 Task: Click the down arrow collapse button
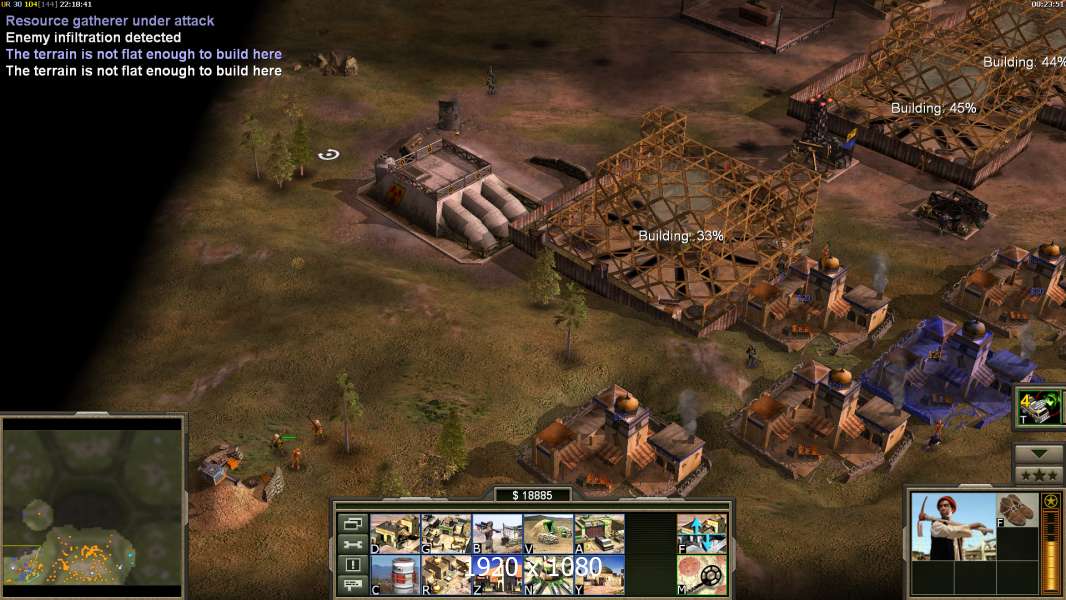tap(1038, 454)
